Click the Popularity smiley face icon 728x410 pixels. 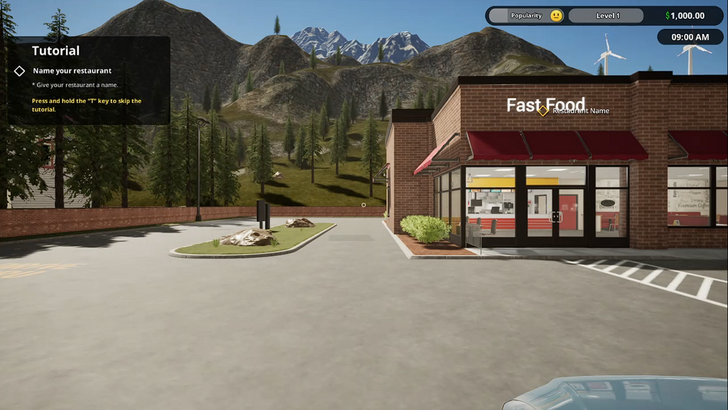coord(556,16)
